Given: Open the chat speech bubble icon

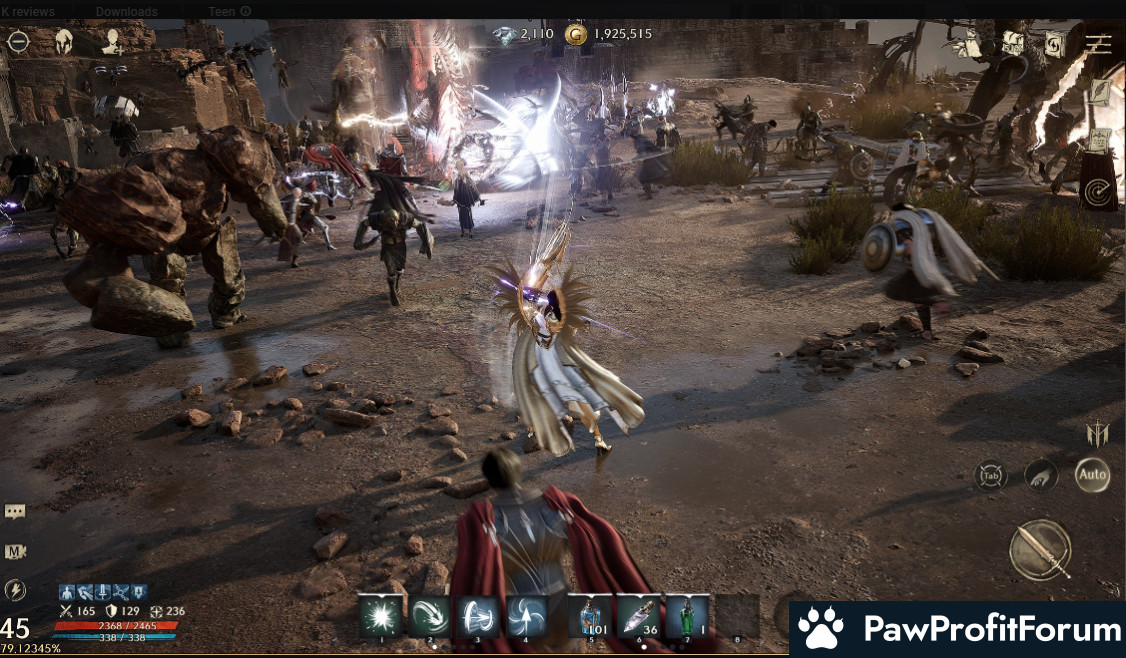Looking at the screenshot, I should pyautogui.click(x=15, y=511).
